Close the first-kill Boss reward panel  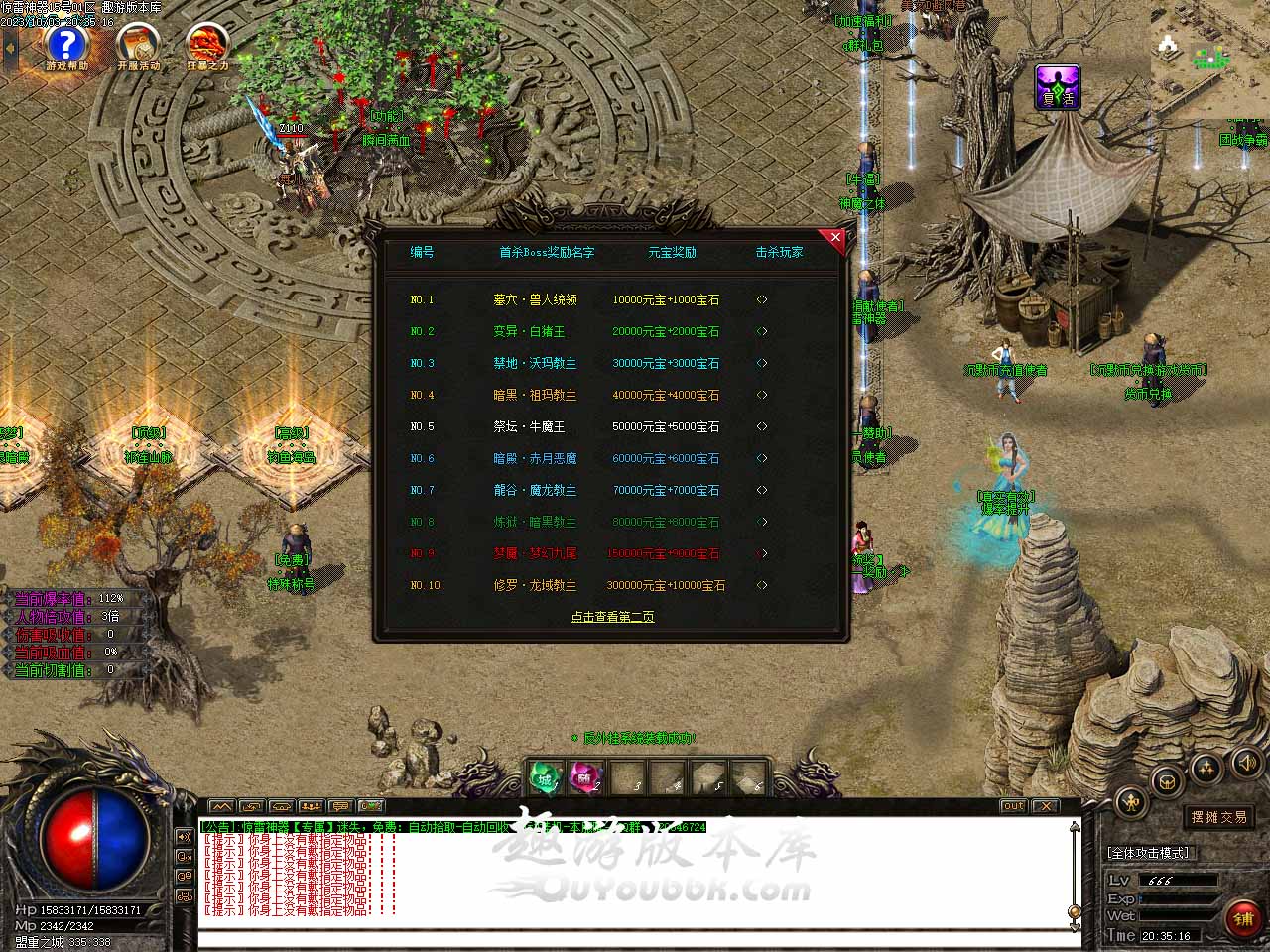835,238
